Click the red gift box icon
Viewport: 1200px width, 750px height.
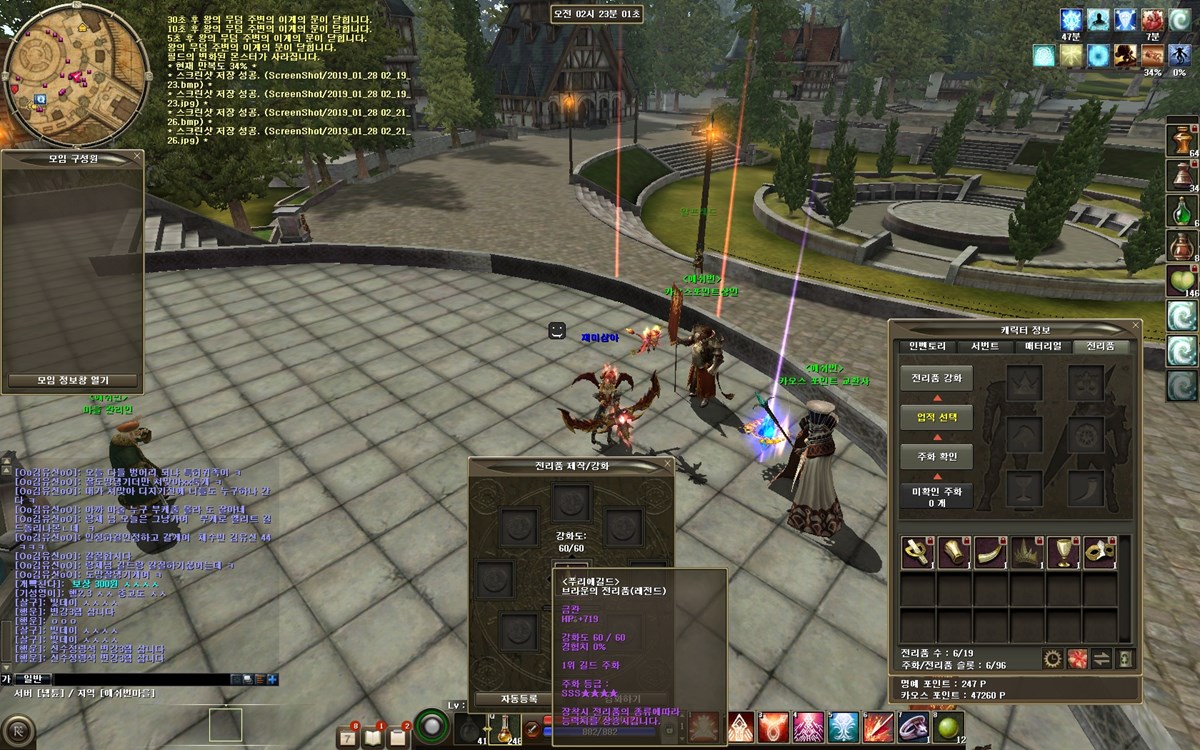click(1077, 658)
